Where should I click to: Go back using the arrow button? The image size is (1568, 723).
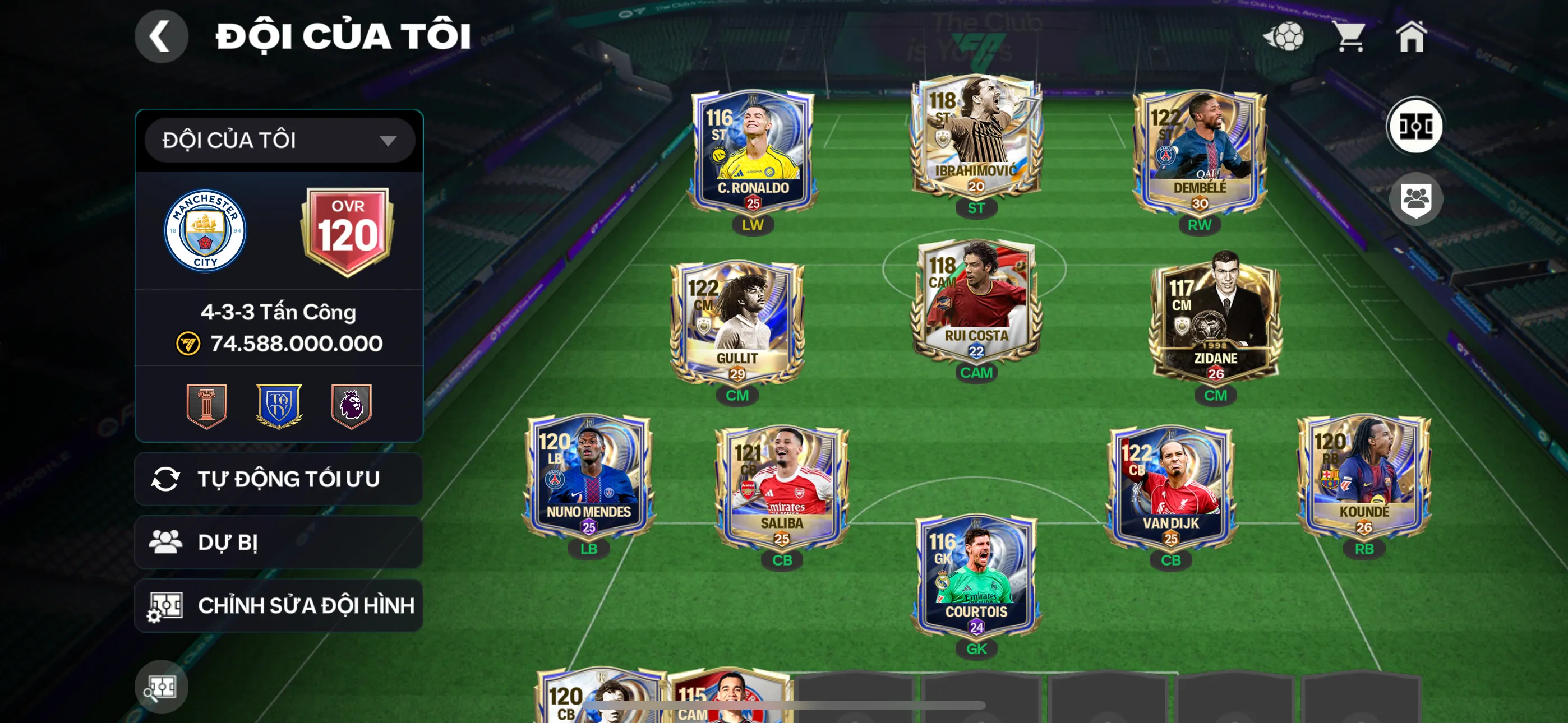tap(162, 36)
